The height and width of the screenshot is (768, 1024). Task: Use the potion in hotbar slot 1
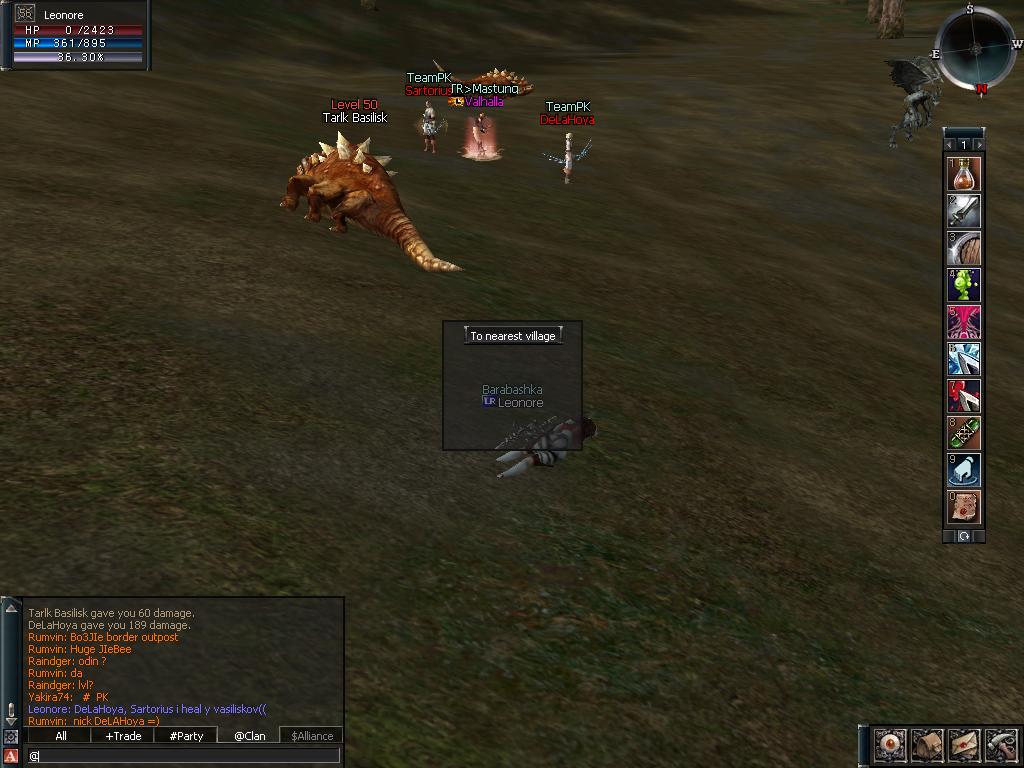click(964, 175)
